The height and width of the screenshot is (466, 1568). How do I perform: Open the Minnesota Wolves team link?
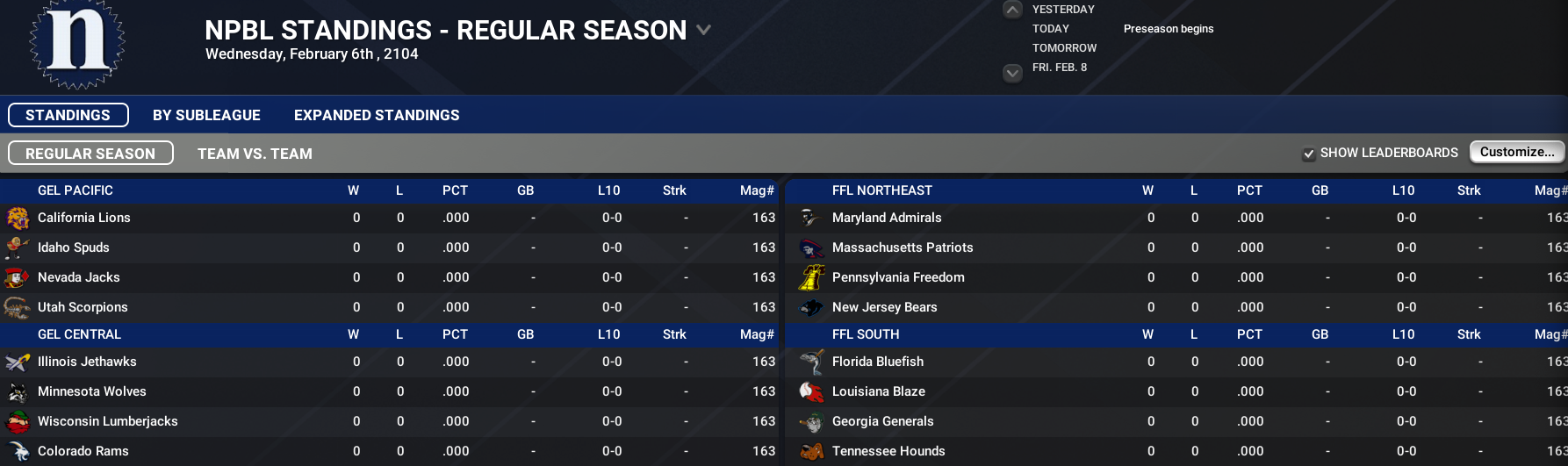[92, 391]
